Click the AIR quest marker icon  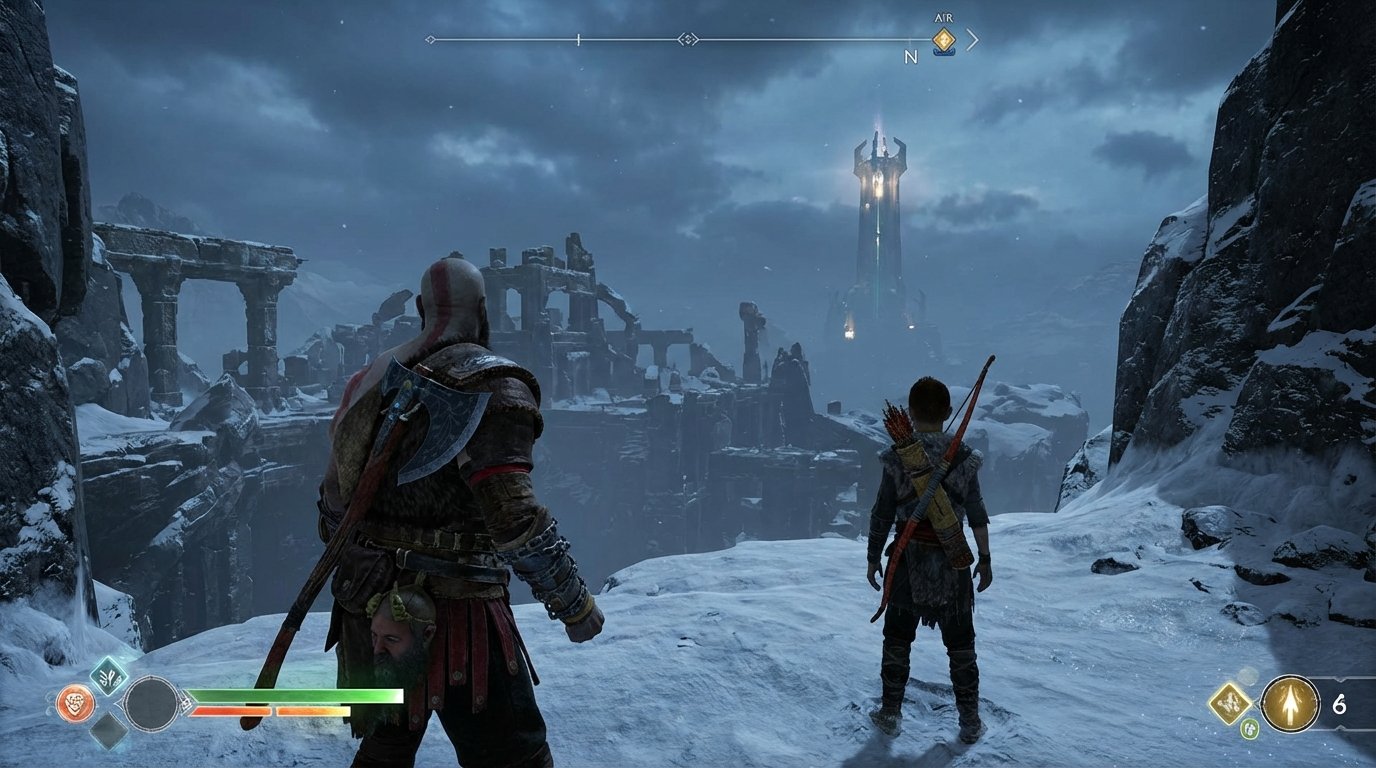[945, 39]
